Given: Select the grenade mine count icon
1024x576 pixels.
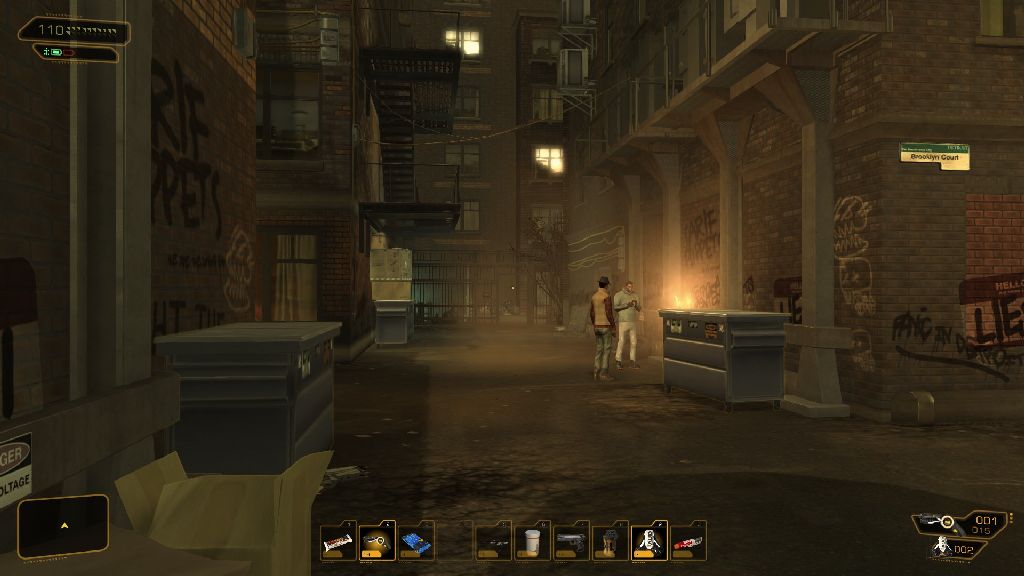Looking at the screenshot, I should 942,547.
